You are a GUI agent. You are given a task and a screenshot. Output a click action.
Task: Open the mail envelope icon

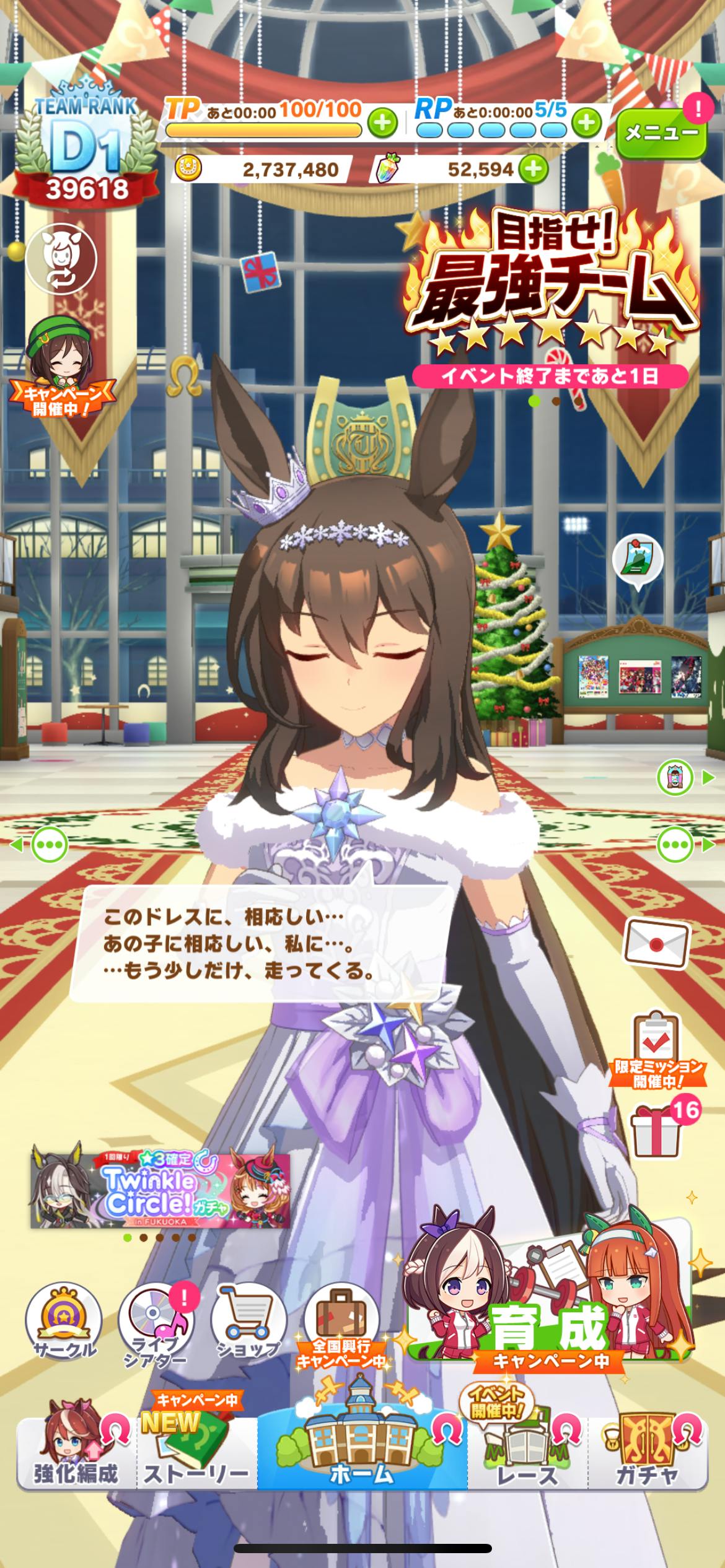pyautogui.click(x=656, y=944)
